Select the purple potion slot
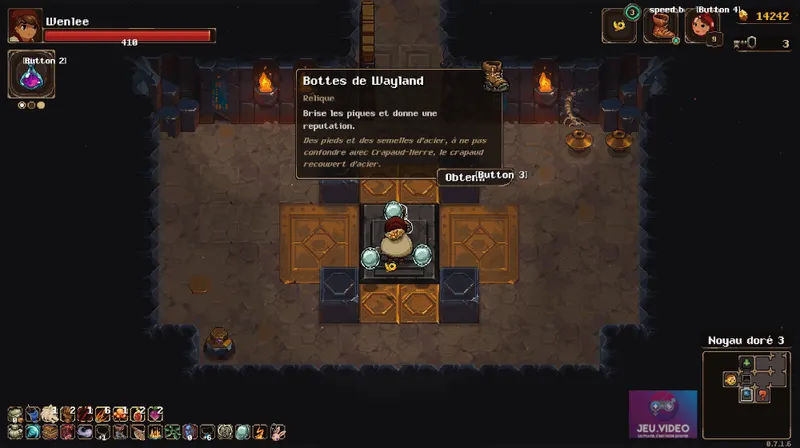800x448 pixels. coord(25,79)
